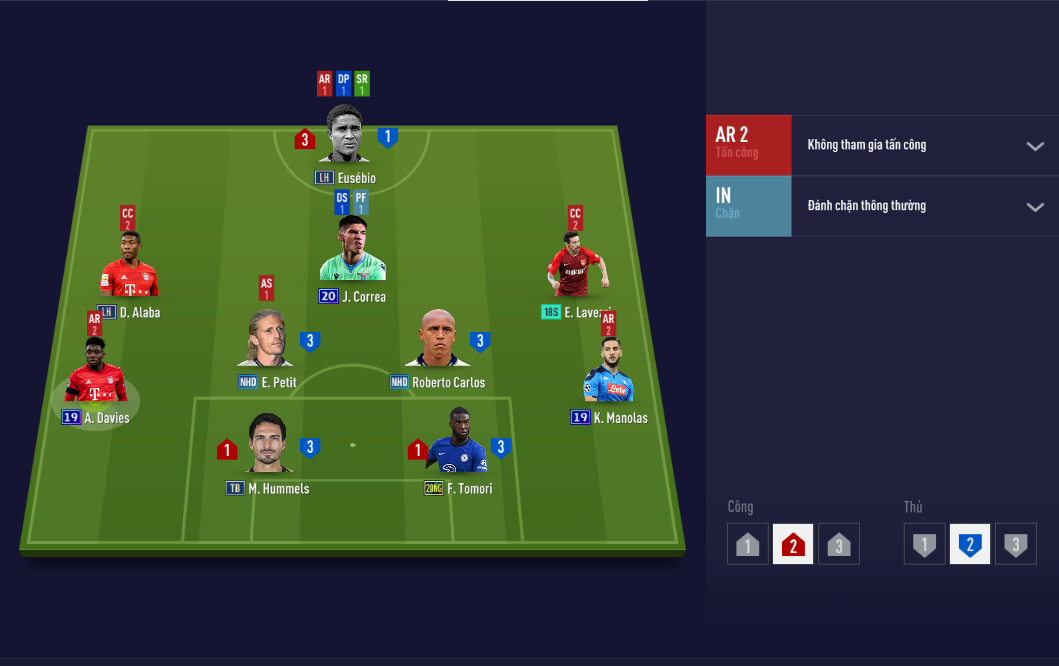Select center back M. Hummels
The height and width of the screenshot is (666, 1059).
click(268, 444)
